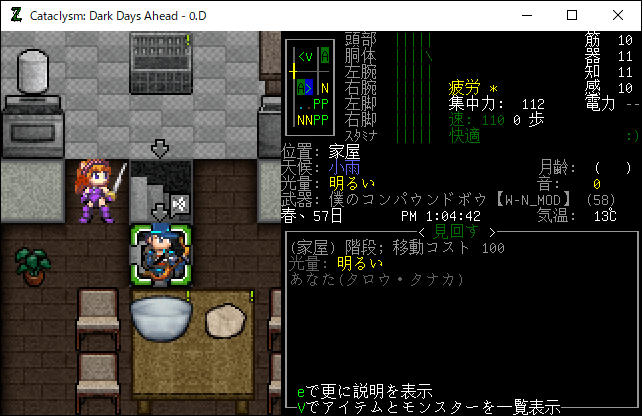Viewport: 642px width, 416px height.
Task: Close the Cataclysm game window
Action: (x=618, y=15)
